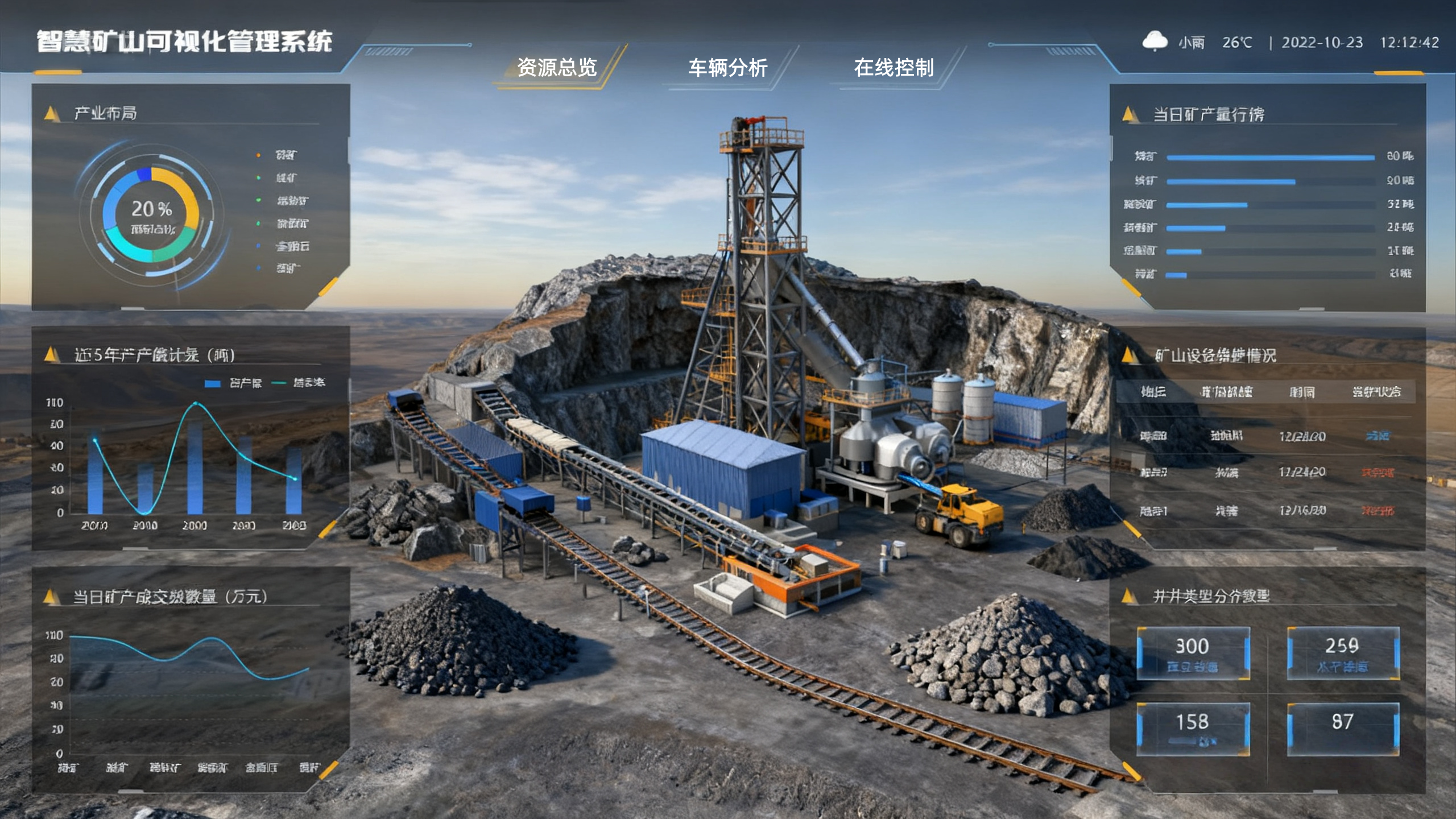This screenshot has width=1456, height=819.
Task: Switch to the 车辆分析 tab
Action: pos(727,68)
